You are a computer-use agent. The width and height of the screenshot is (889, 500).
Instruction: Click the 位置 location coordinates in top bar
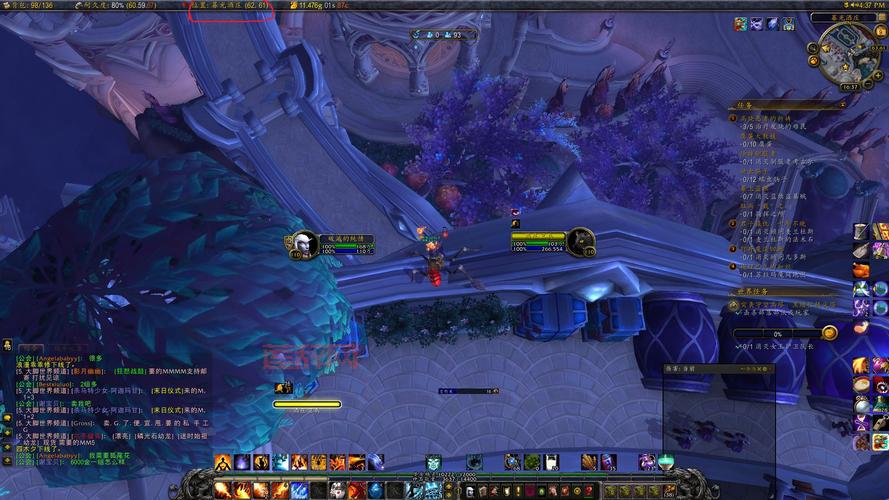[230, 5]
